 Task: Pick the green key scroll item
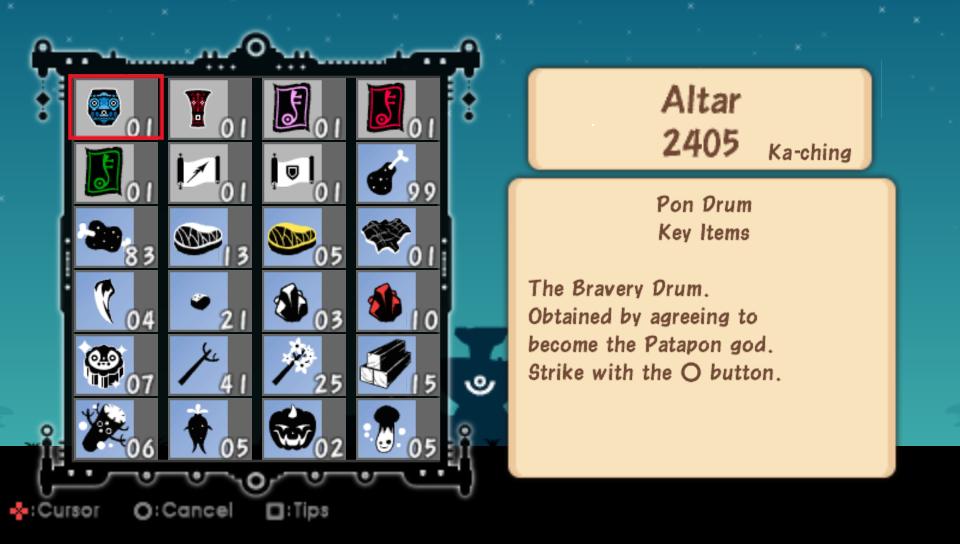114,171
